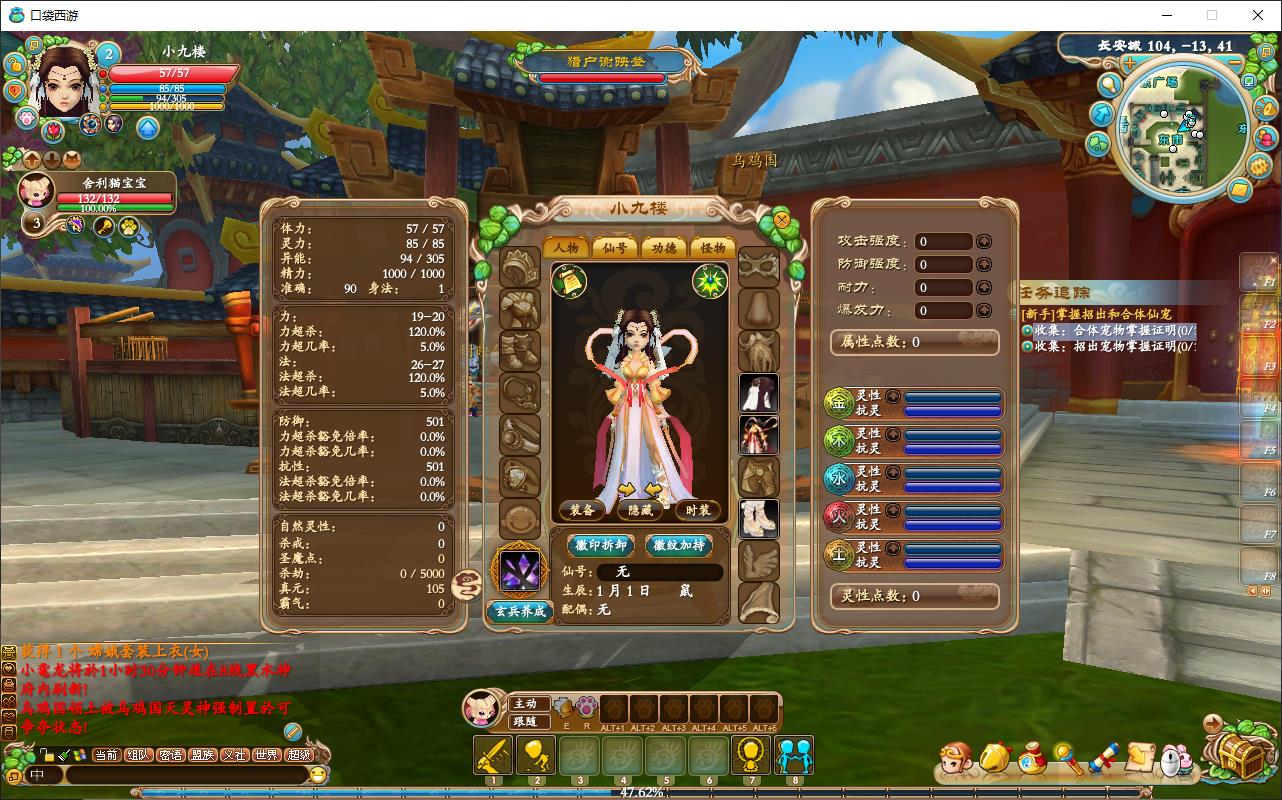The width and height of the screenshot is (1282, 800).
Task: Switch chat channel to 世界
Action: tap(266, 755)
